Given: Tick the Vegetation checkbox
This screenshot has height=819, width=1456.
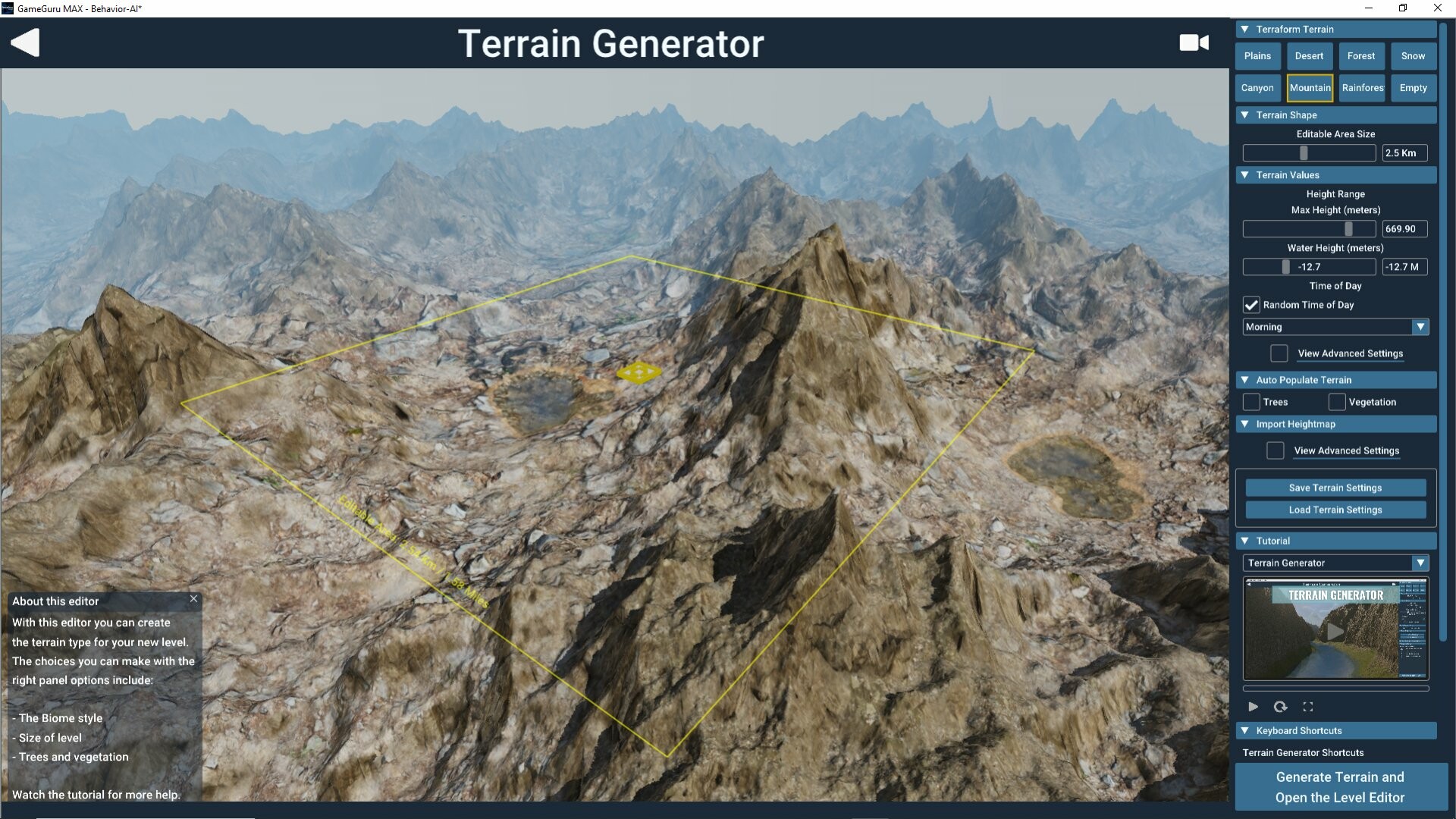Looking at the screenshot, I should (1337, 402).
